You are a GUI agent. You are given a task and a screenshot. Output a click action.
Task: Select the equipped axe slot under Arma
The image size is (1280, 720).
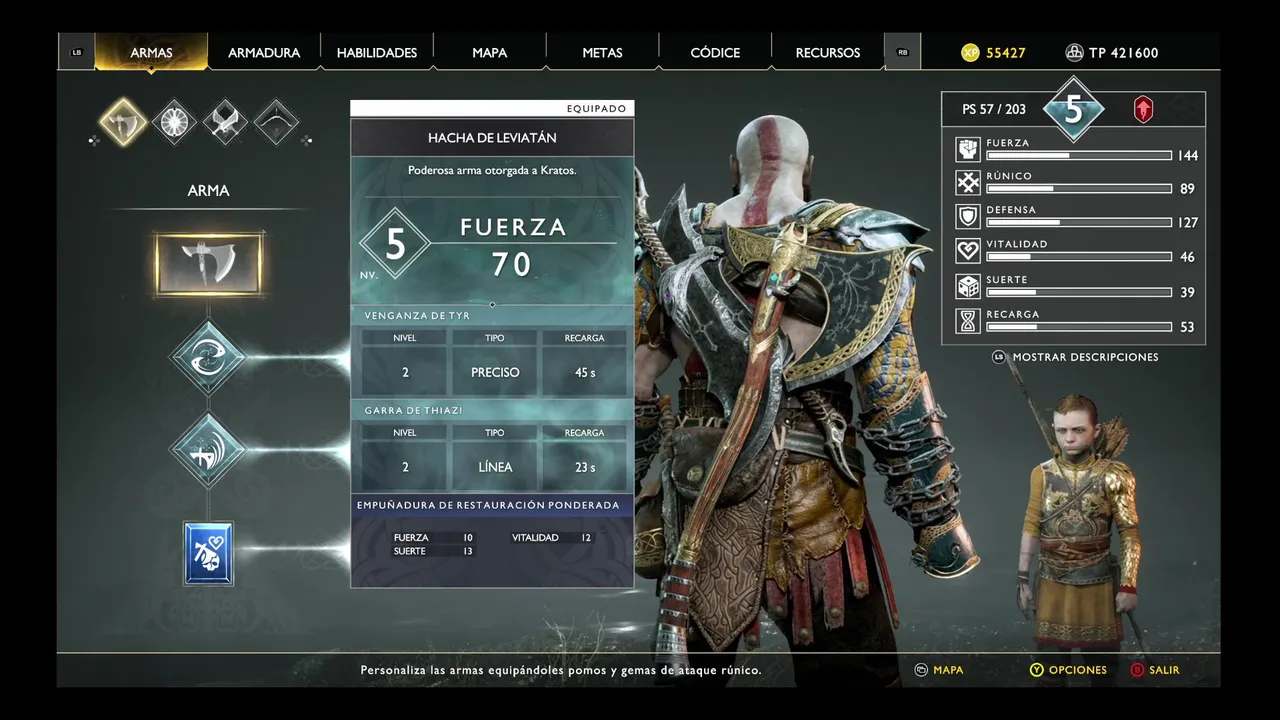click(x=209, y=264)
